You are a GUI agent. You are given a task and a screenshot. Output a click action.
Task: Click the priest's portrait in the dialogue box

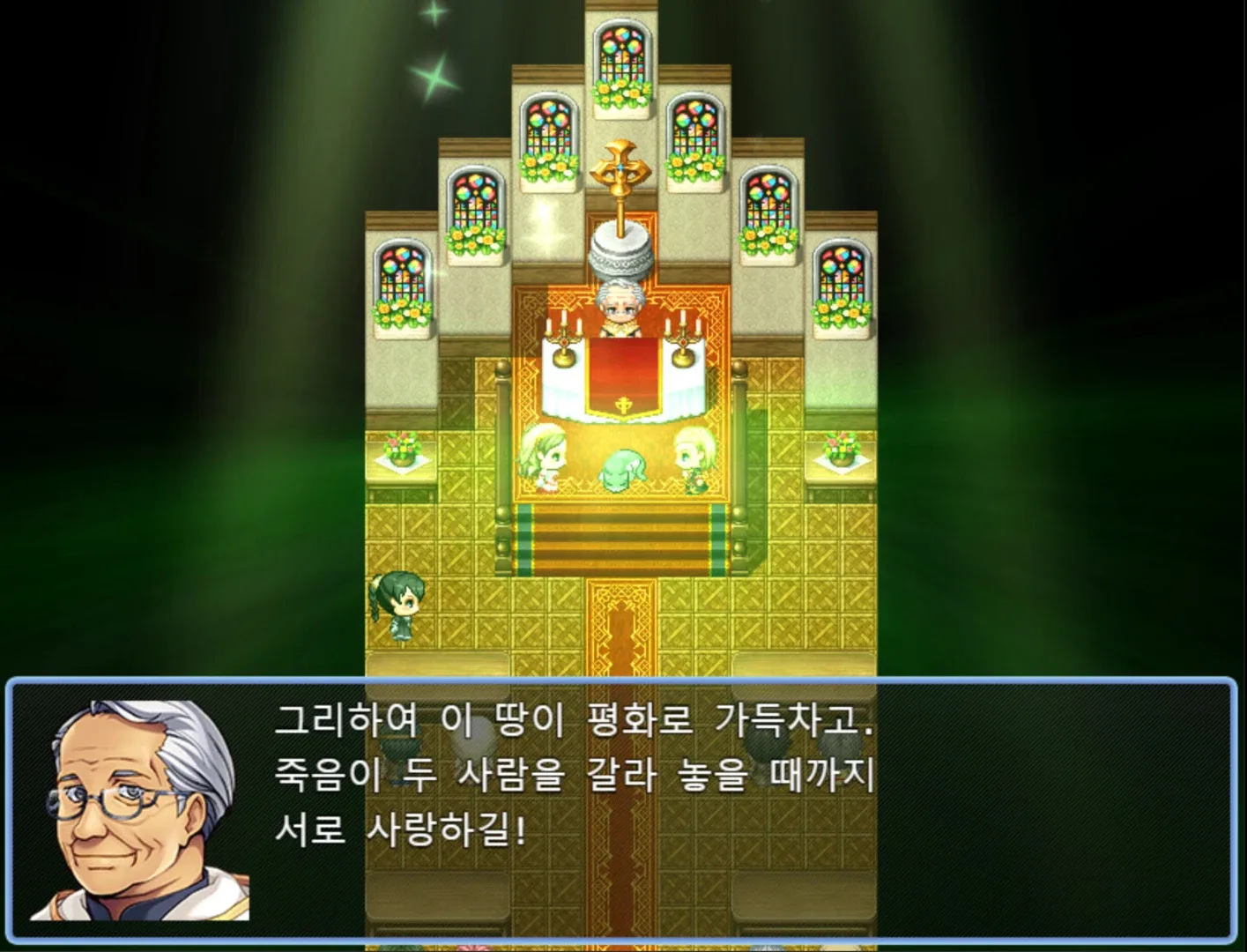point(132,807)
